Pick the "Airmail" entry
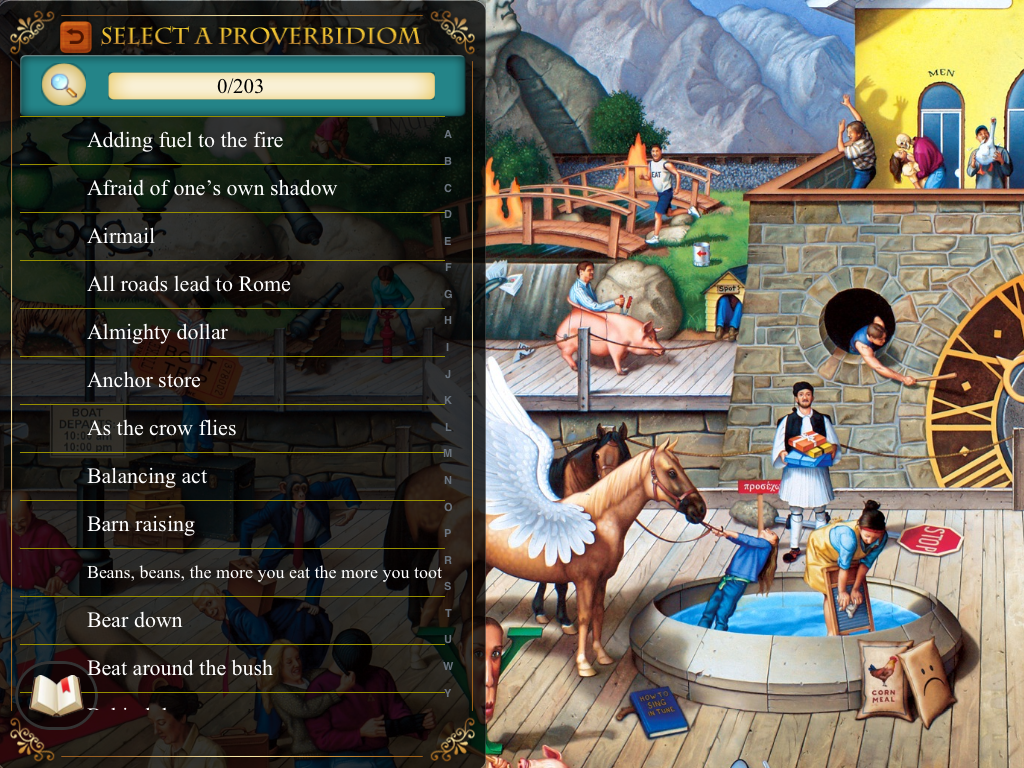 pos(121,237)
